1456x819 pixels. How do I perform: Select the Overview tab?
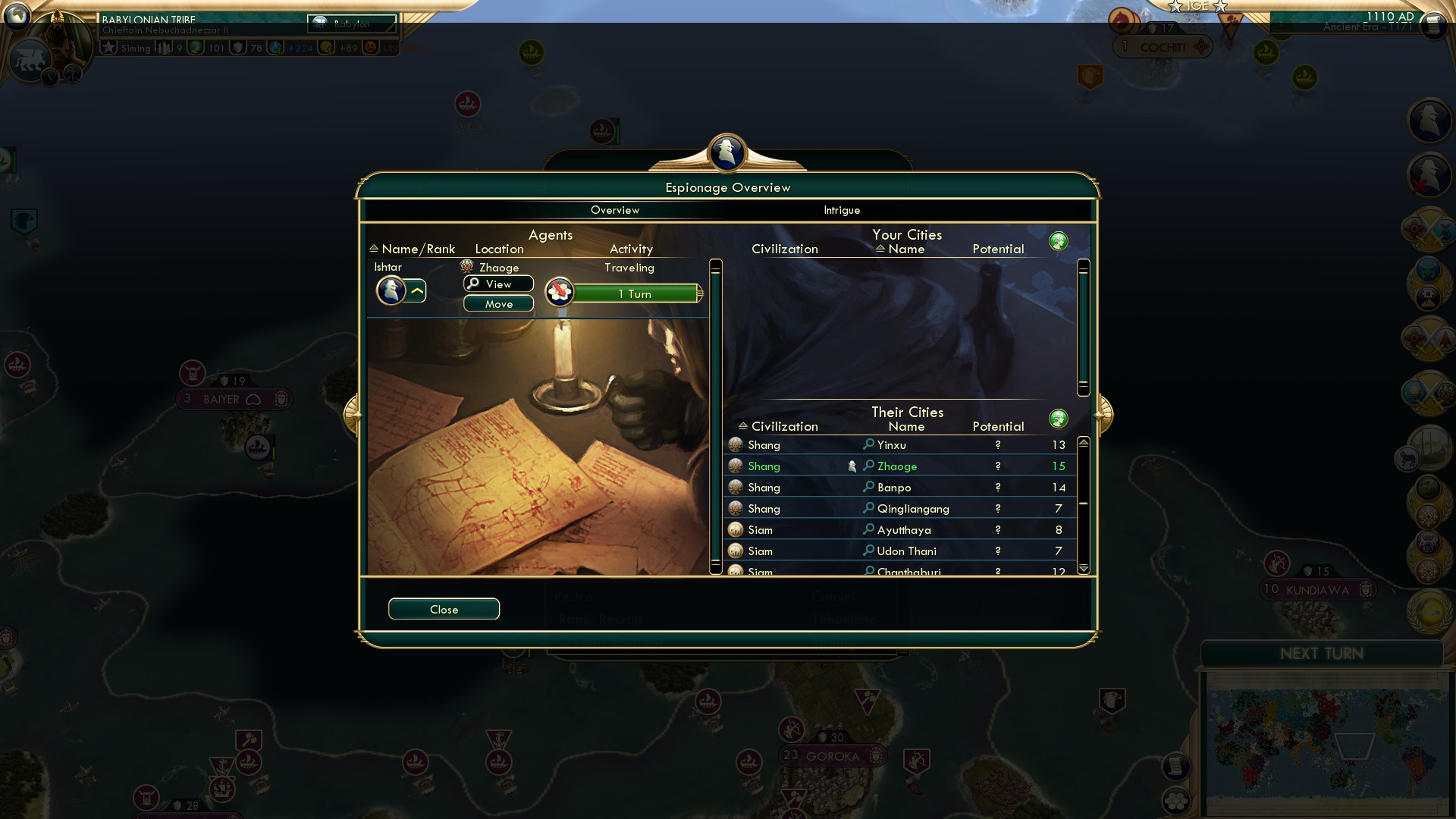(615, 210)
